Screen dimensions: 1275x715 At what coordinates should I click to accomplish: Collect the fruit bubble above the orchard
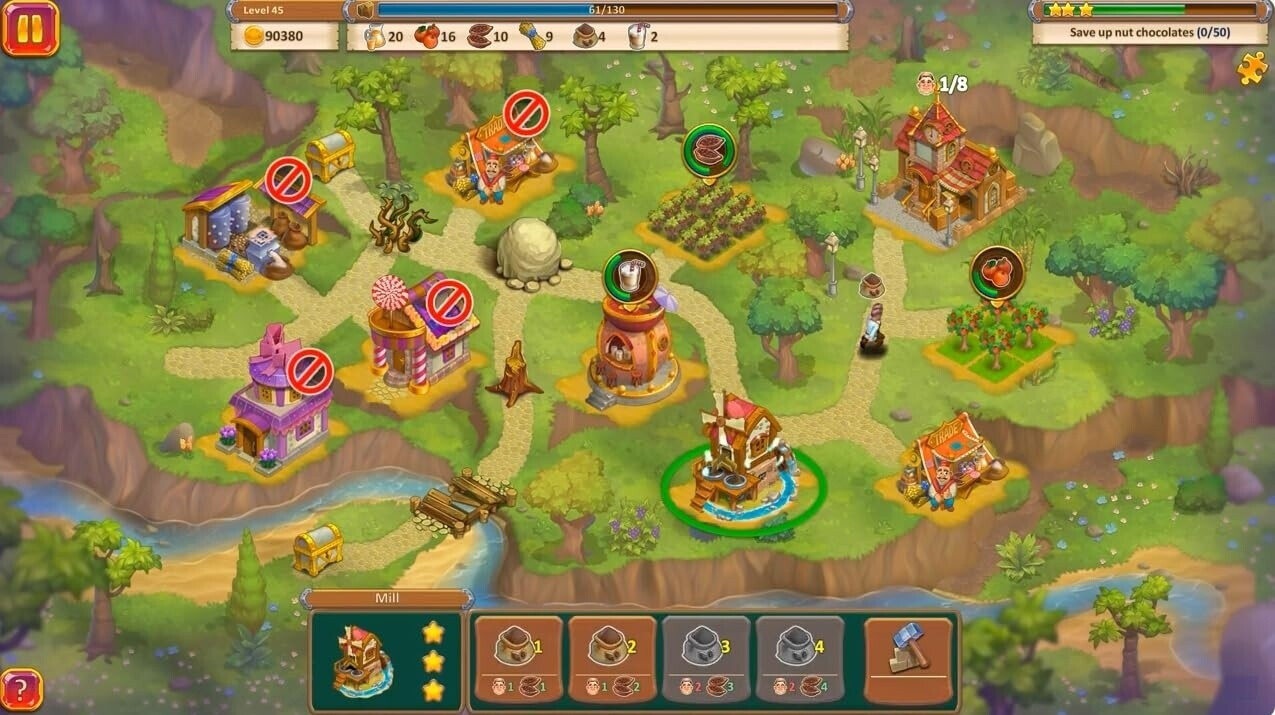coord(997,272)
